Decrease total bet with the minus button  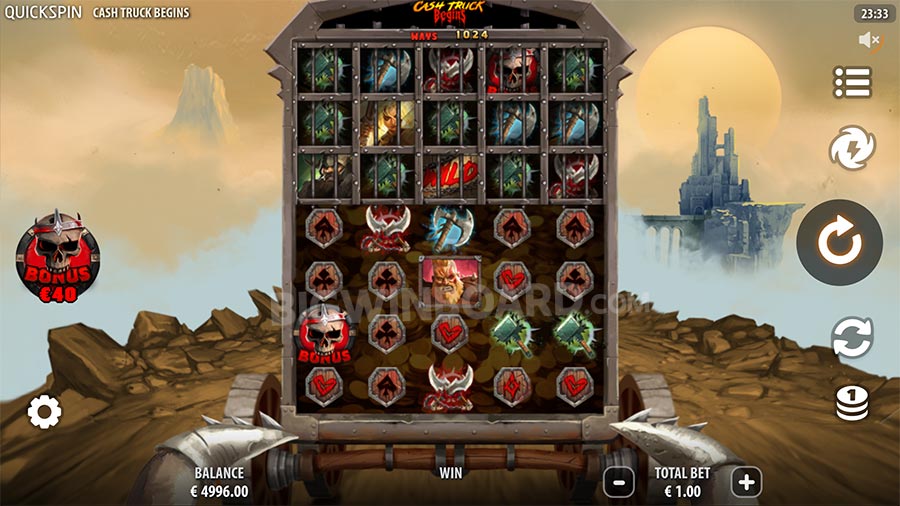(x=619, y=482)
